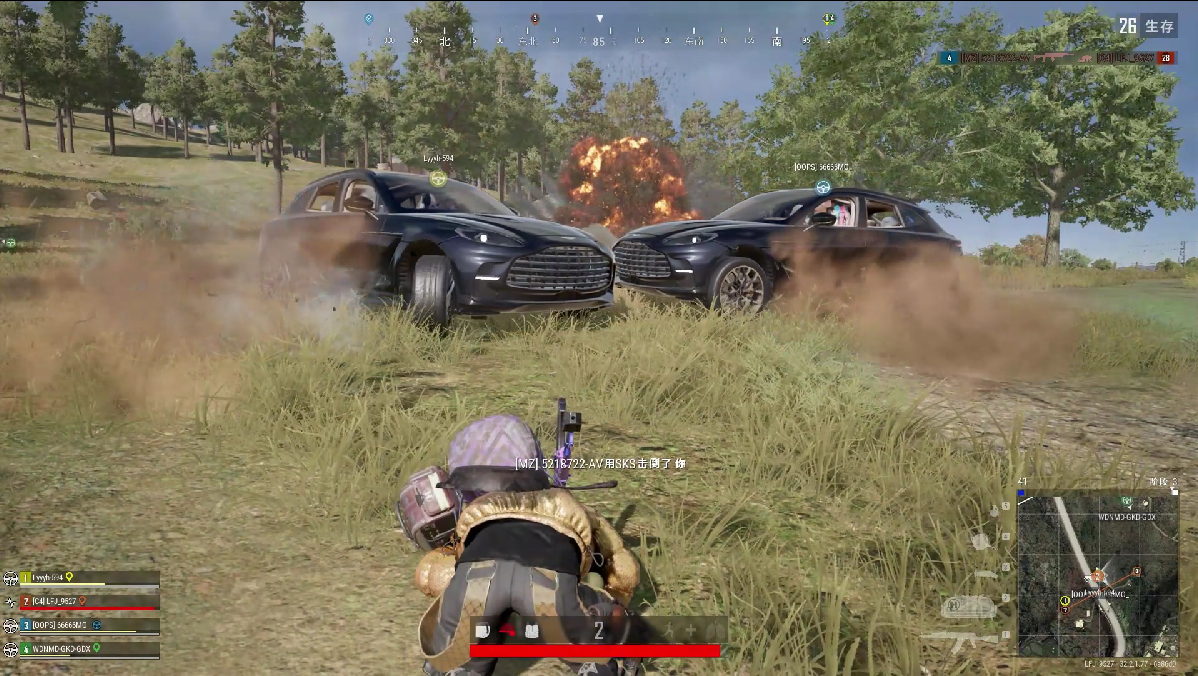Click the yellow player marker on minimap

click(1064, 600)
